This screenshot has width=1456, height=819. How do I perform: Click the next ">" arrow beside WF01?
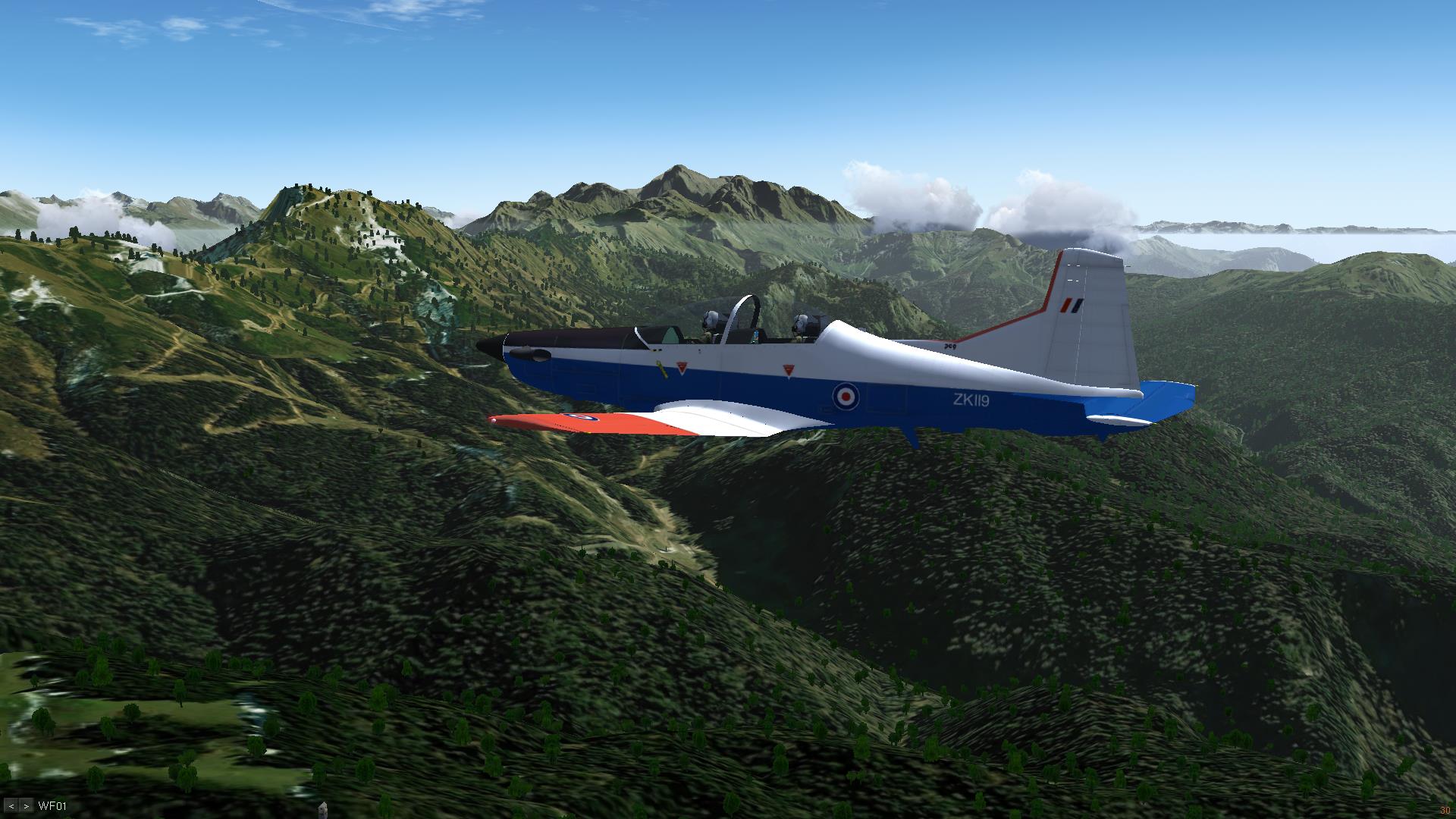27,806
